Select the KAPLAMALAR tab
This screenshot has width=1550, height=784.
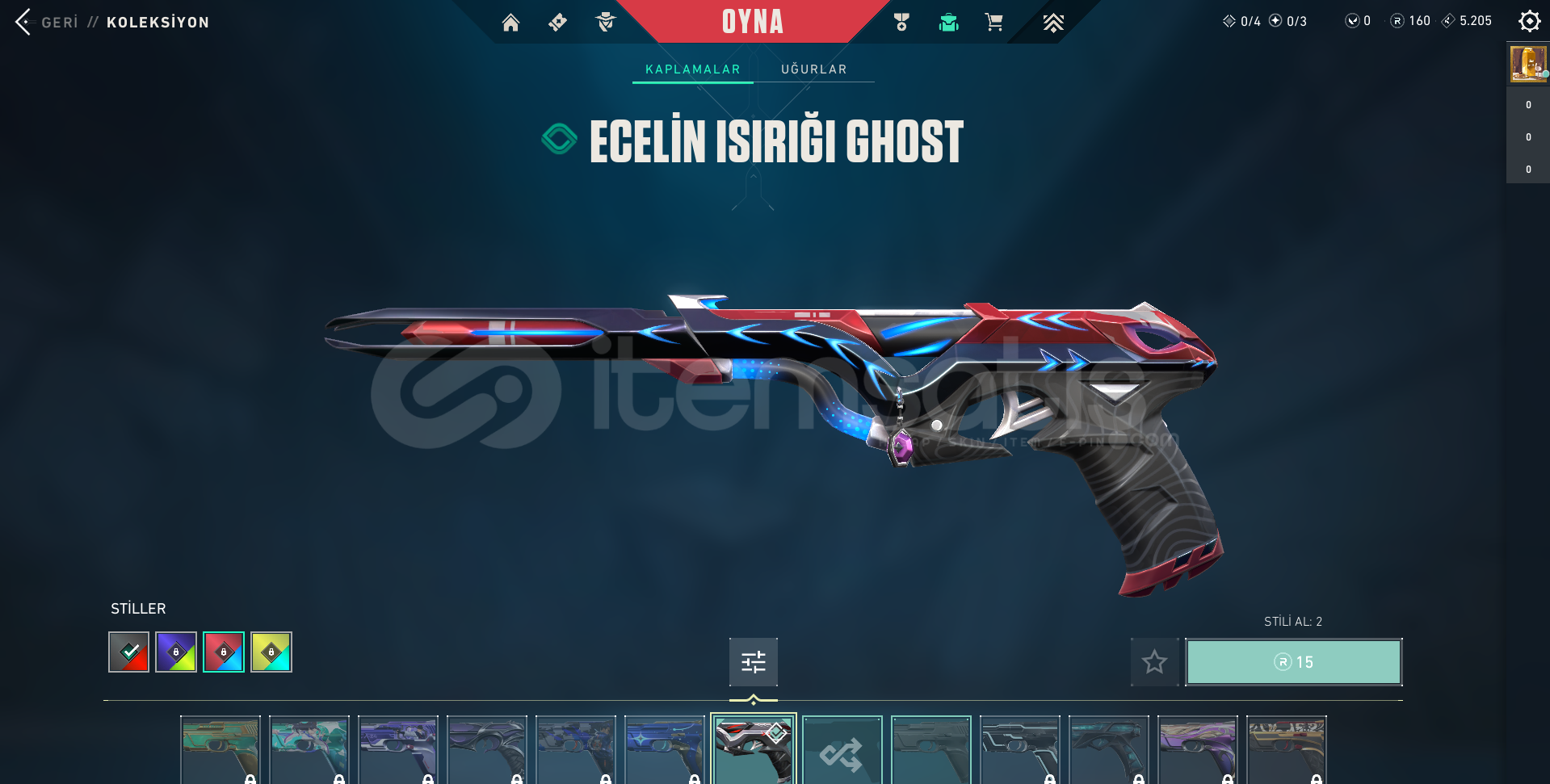[x=692, y=69]
